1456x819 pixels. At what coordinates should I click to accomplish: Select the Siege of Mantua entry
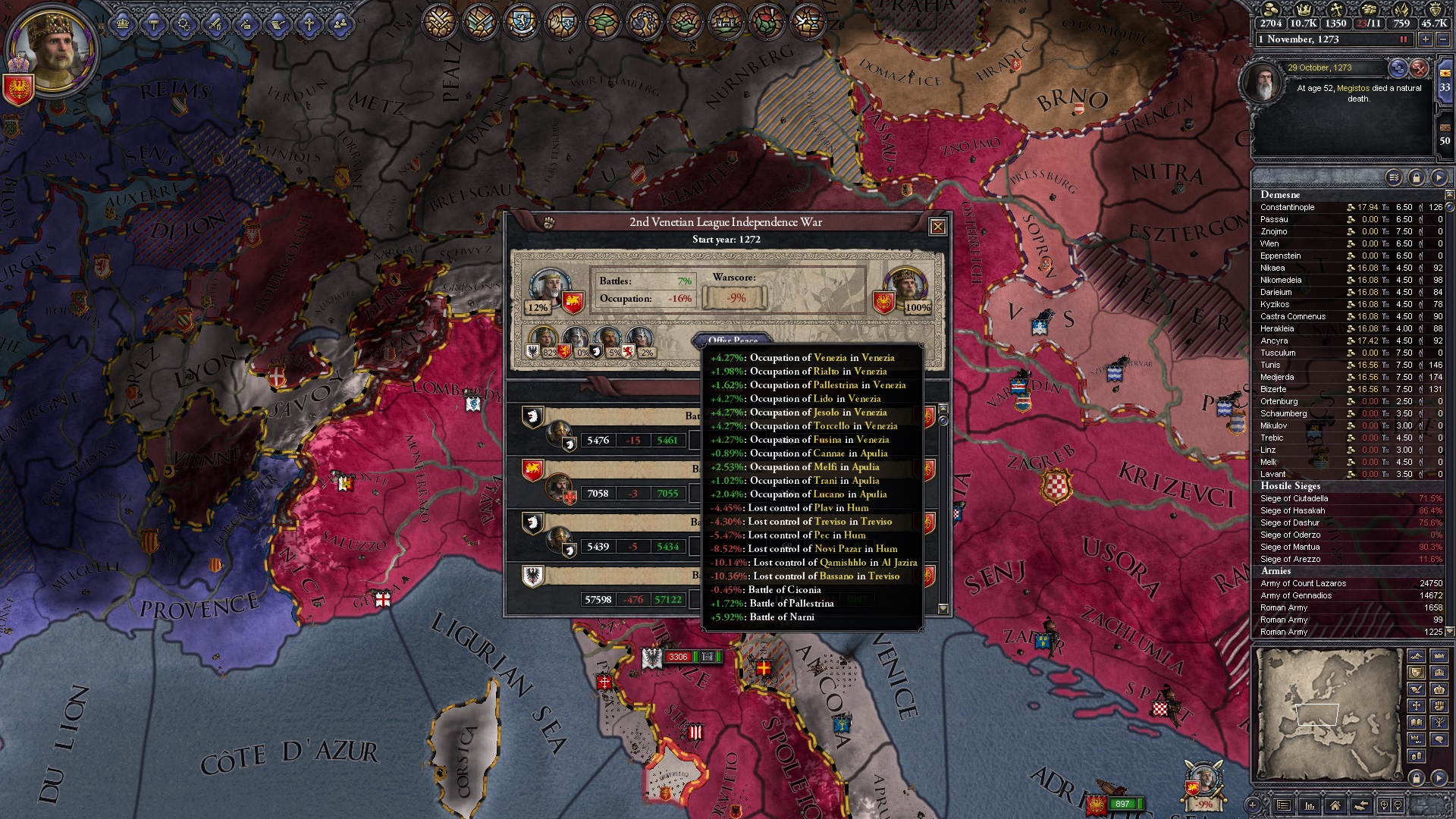(1290, 547)
